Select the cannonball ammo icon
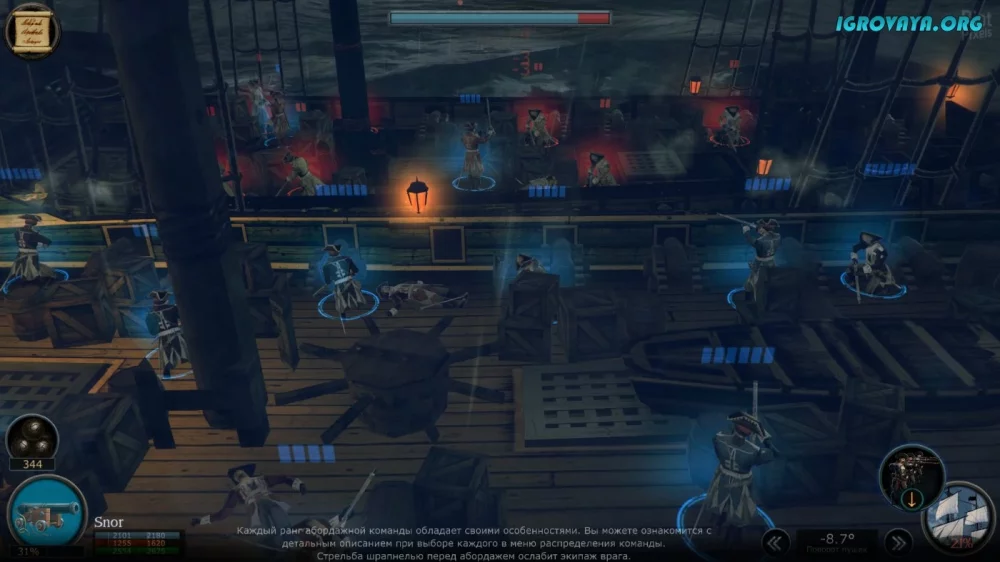 pos(31,438)
